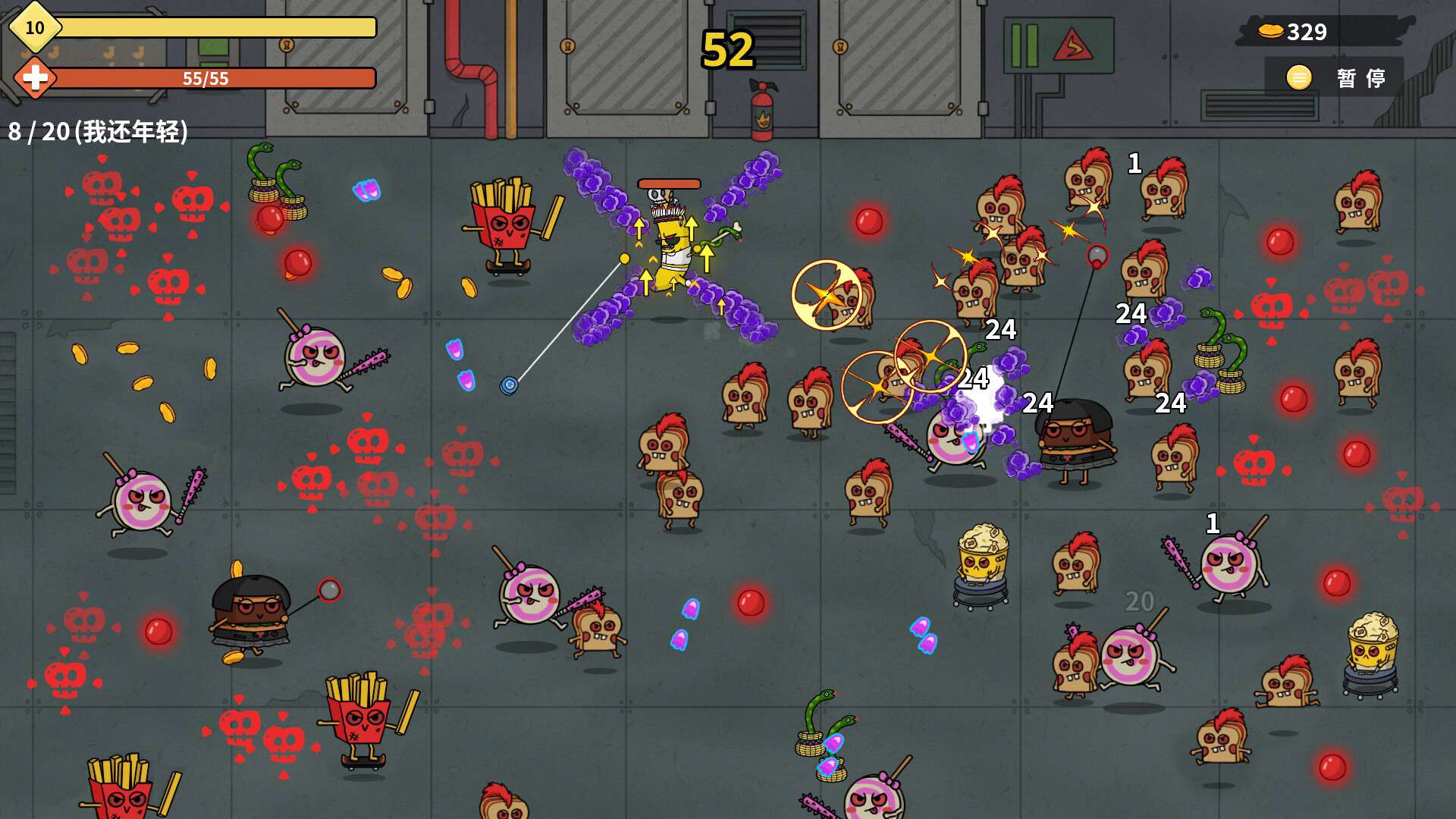The width and height of the screenshot is (1456, 819).
Task: Pause the game with the 暂停 button
Action: tap(1336, 77)
